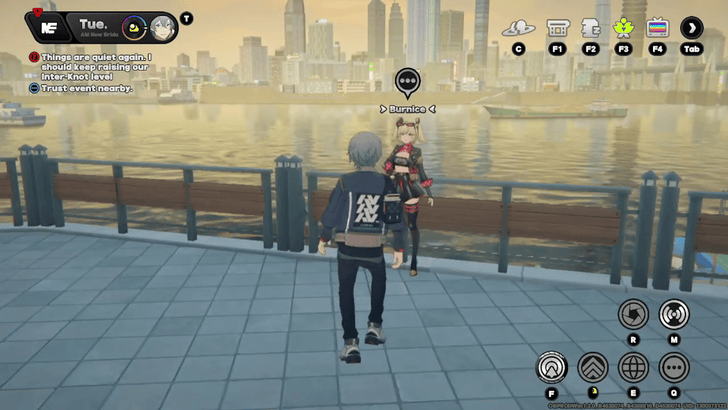
Task: Talk to Burnice via the speech bubble
Action: pos(407,82)
